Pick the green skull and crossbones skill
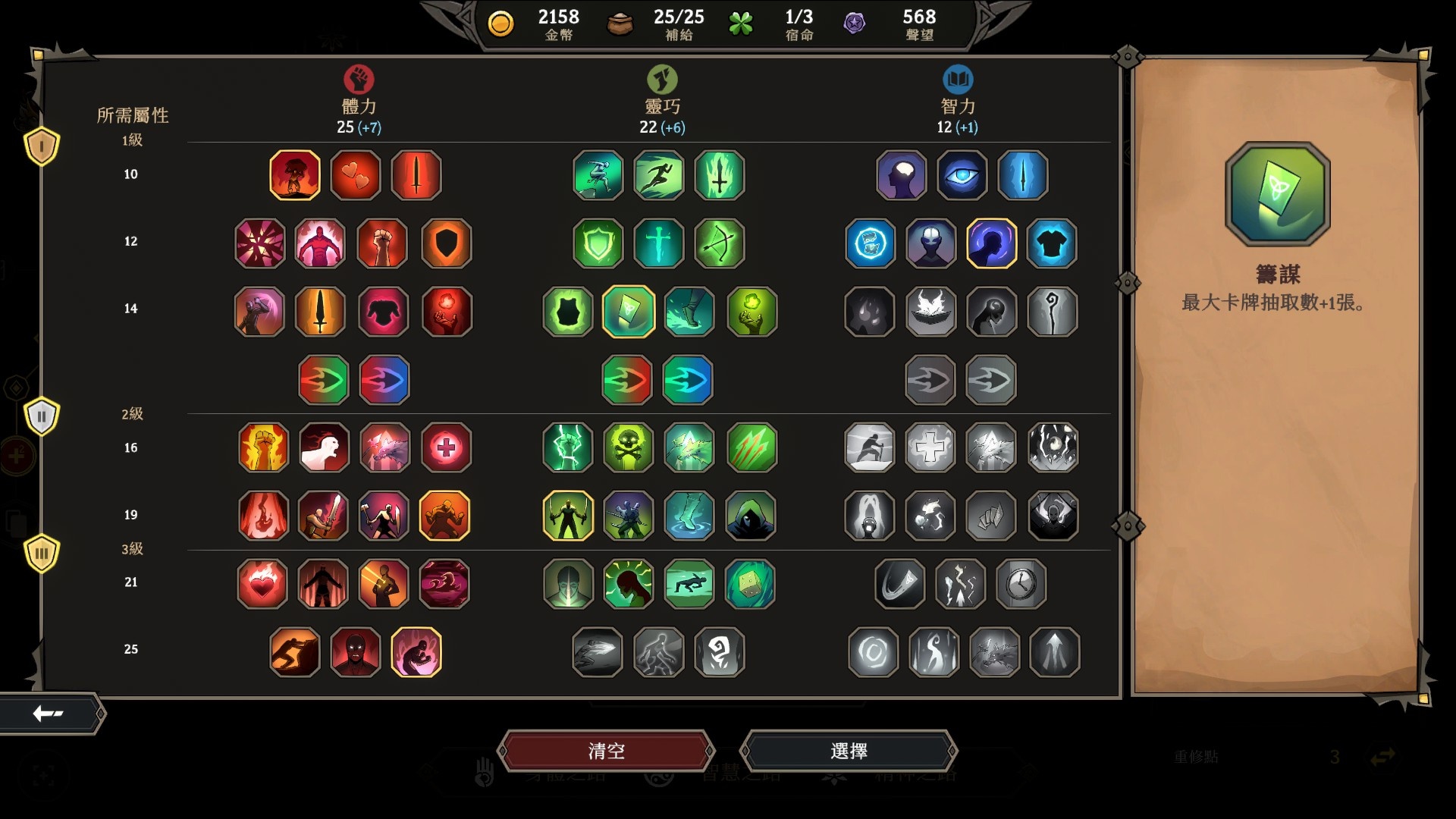The height and width of the screenshot is (819, 1456). click(x=628, y=447)
